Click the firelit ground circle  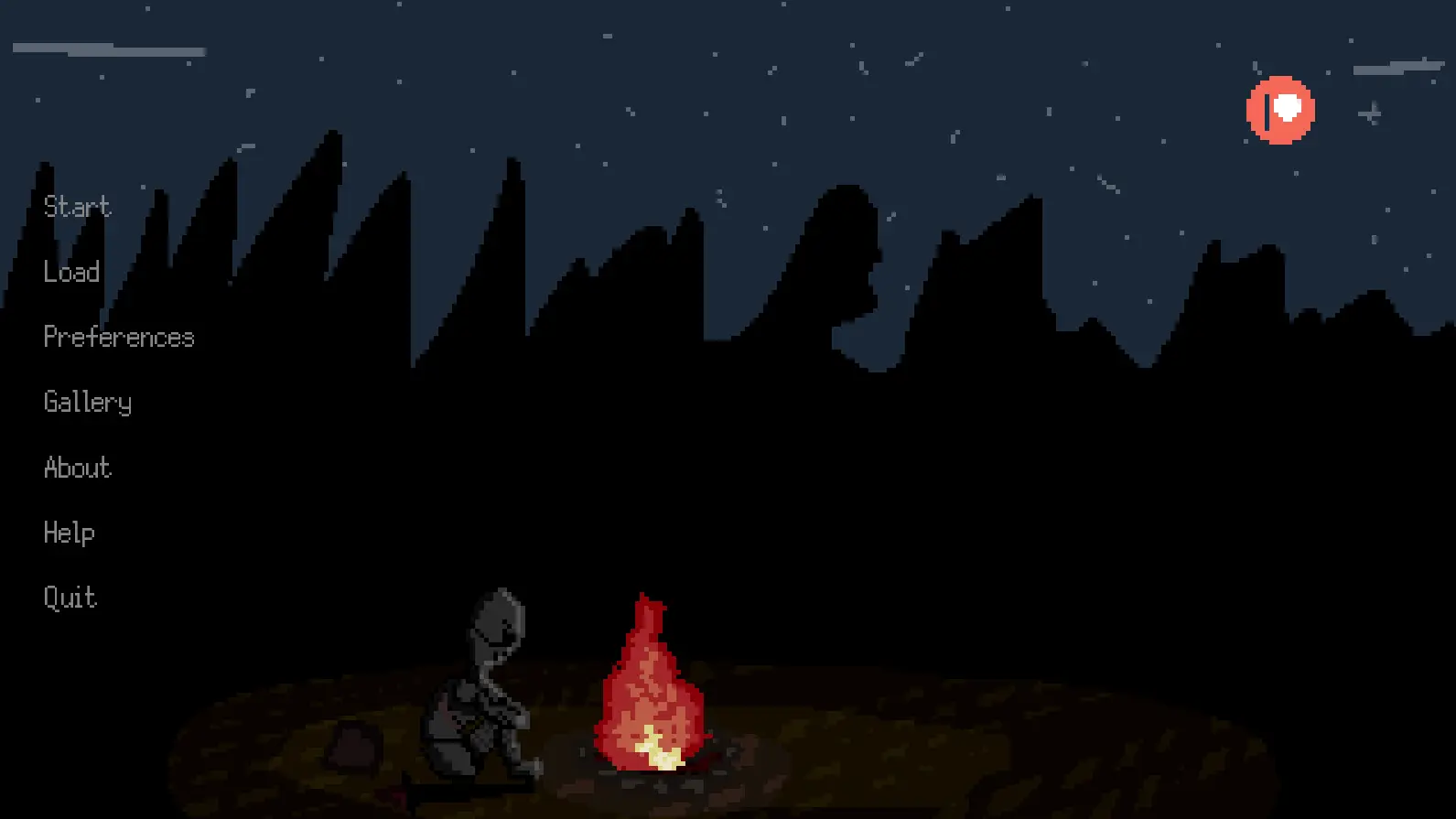point(869,732)
